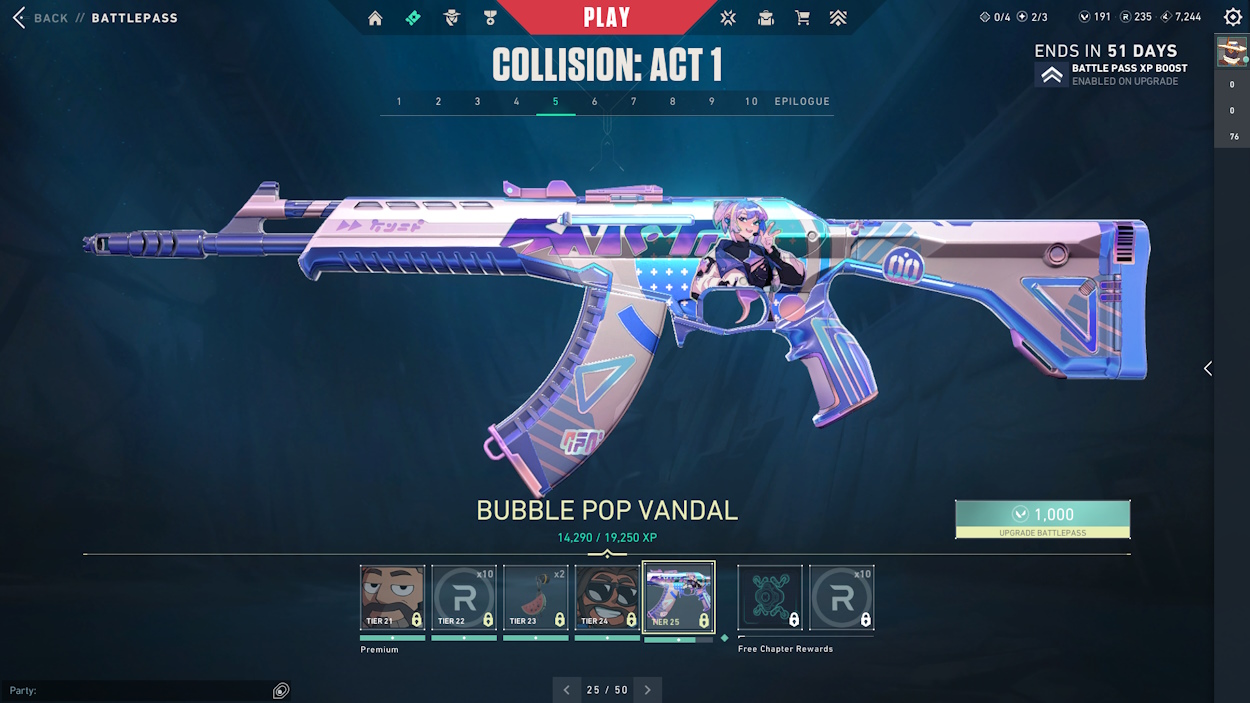Select chapter 1 of the battlepass

pos(399,102)
